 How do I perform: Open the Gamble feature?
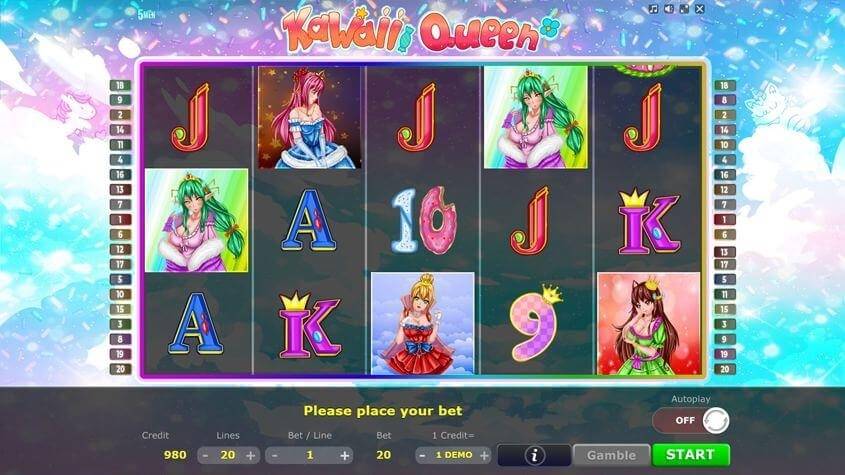611,455
